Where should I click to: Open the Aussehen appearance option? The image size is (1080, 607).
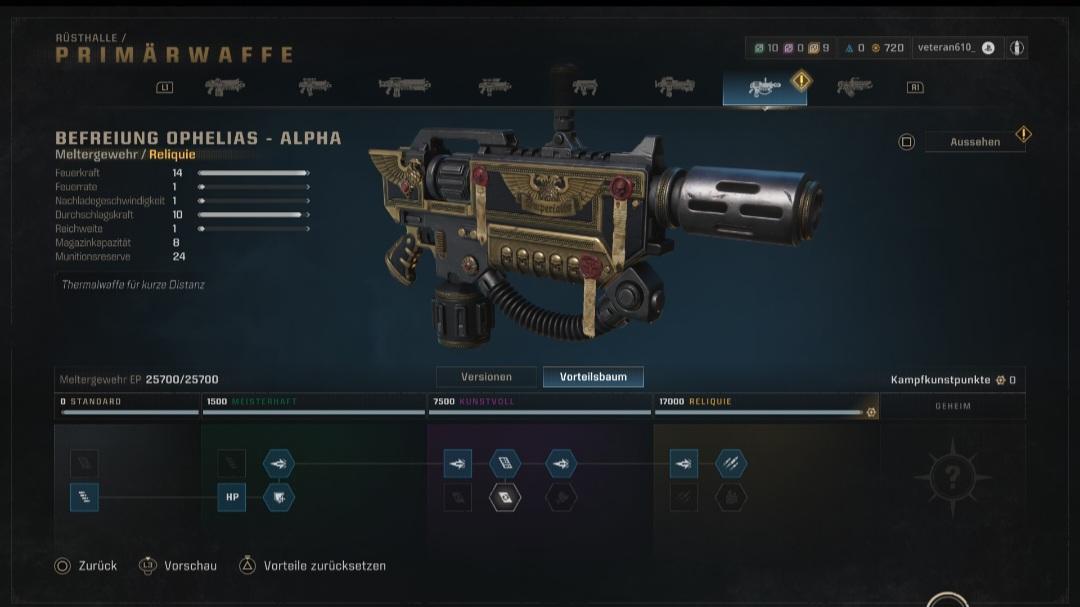pyautogui.click(x=974, y=142)
